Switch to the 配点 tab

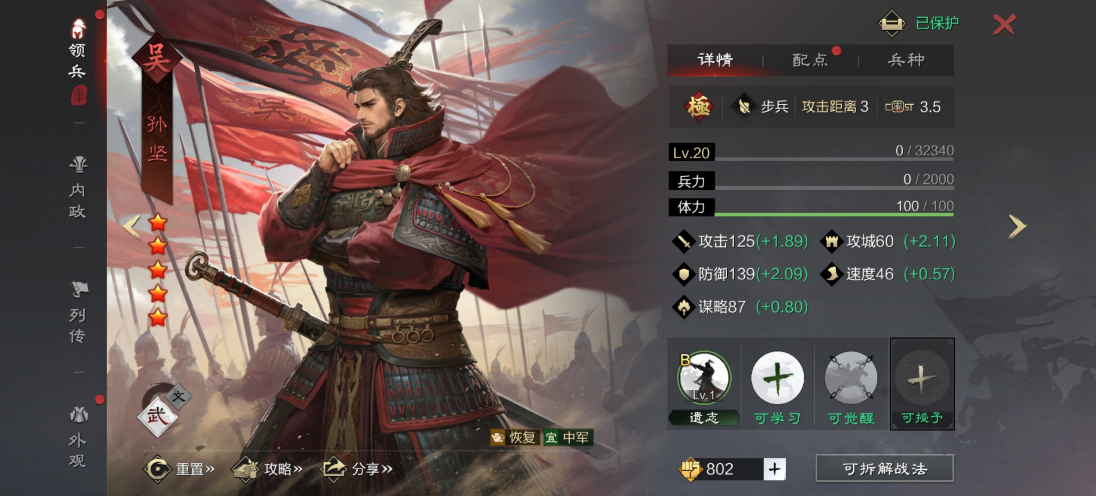click(810, 60)
